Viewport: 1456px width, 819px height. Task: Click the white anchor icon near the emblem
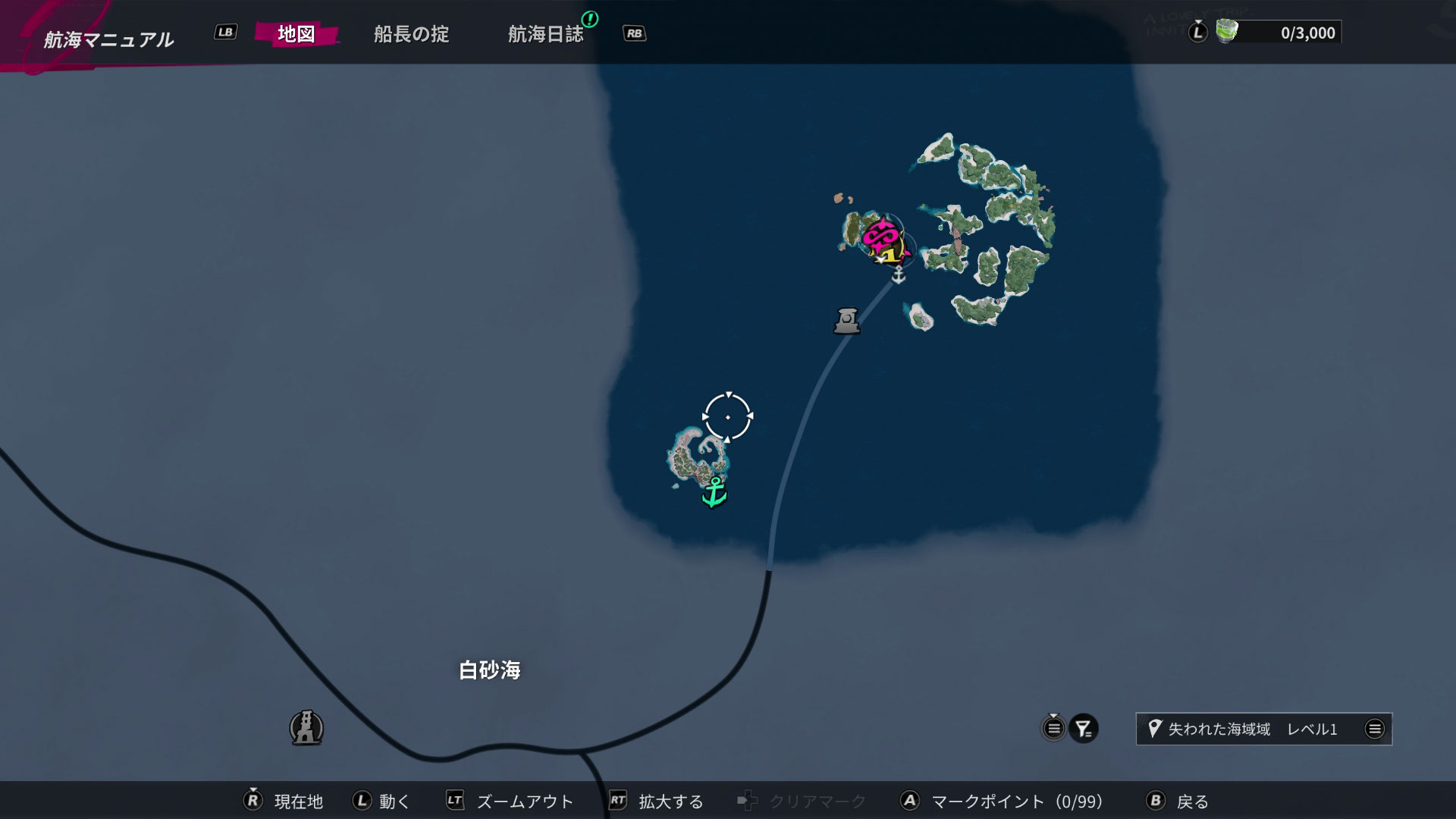point(898,276)
